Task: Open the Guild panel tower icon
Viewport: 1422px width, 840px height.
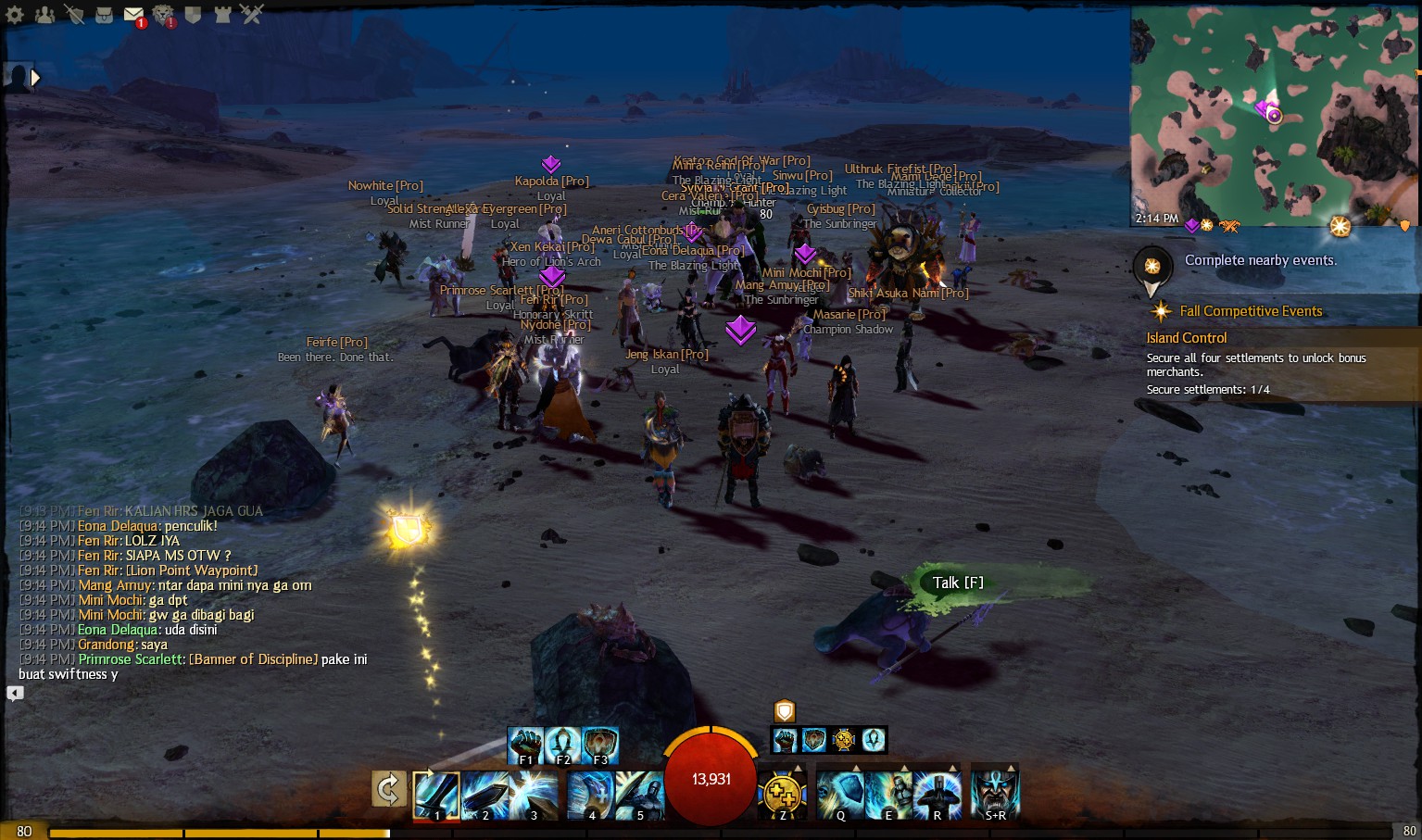Action: point(220,14)
